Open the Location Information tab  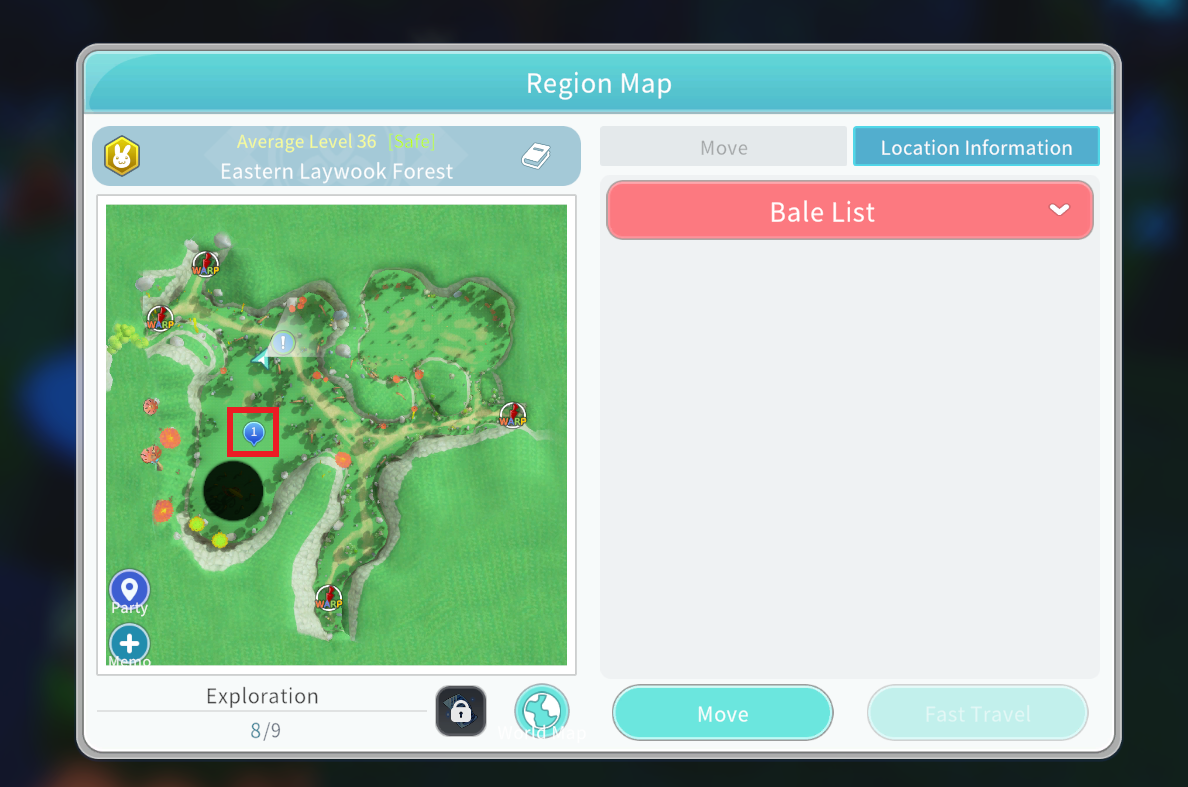(976, 148)
